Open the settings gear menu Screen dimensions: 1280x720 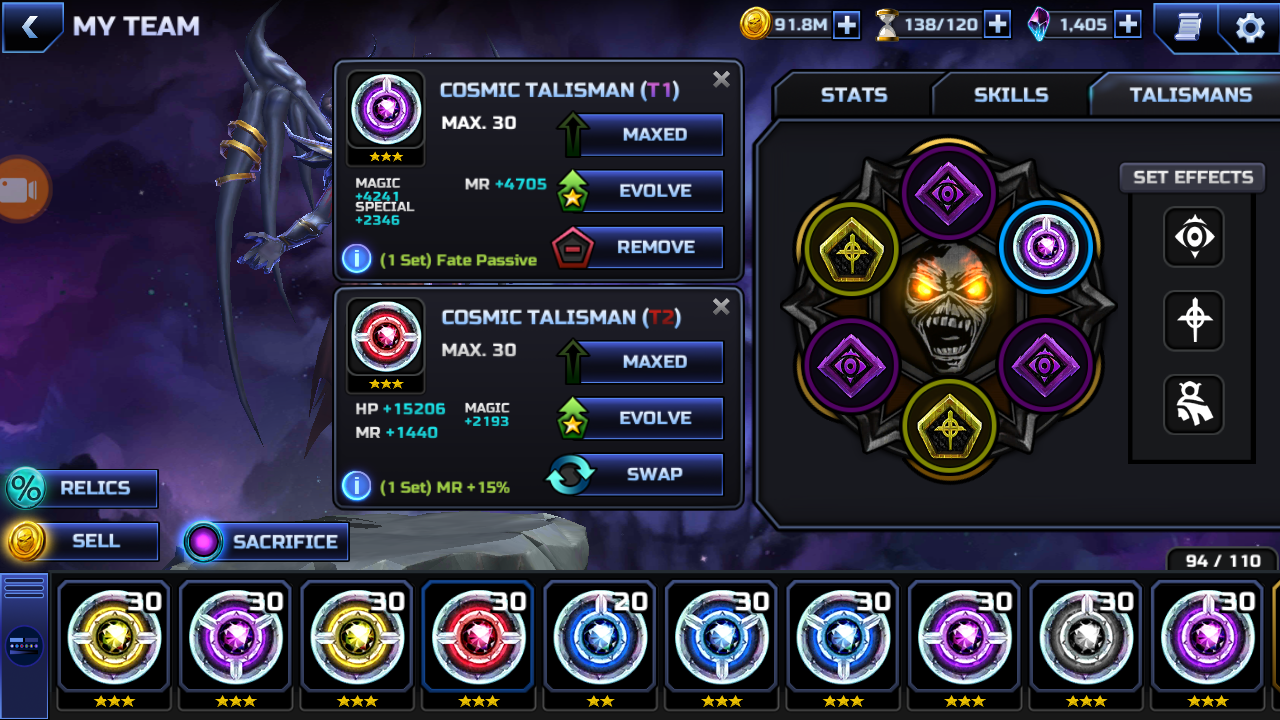pos(1250,27)
